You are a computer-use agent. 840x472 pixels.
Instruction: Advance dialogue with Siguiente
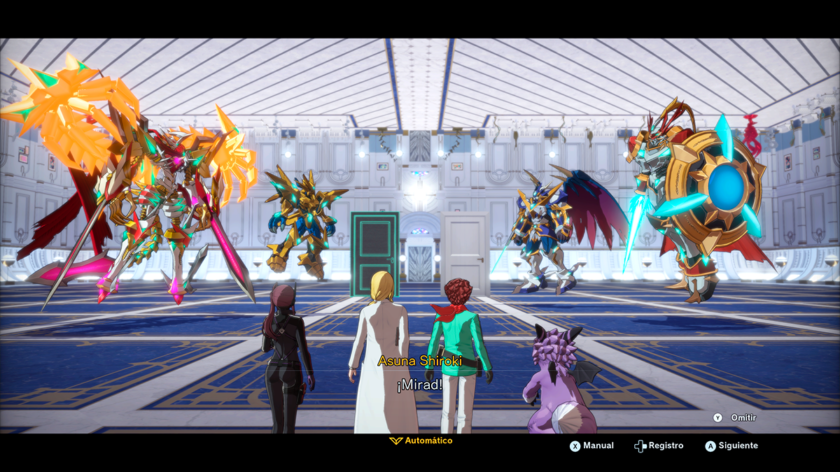[x=731, y=446]
